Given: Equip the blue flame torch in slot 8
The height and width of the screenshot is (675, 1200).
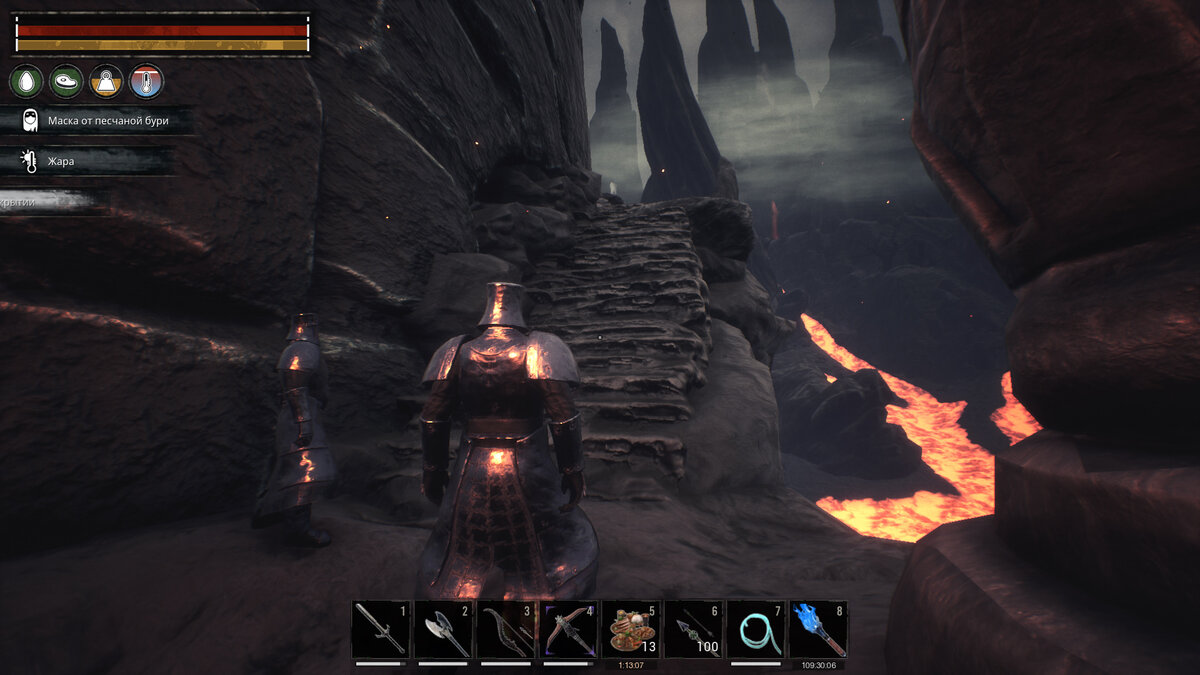Looking at the screenshot, I should pos(817,629).
